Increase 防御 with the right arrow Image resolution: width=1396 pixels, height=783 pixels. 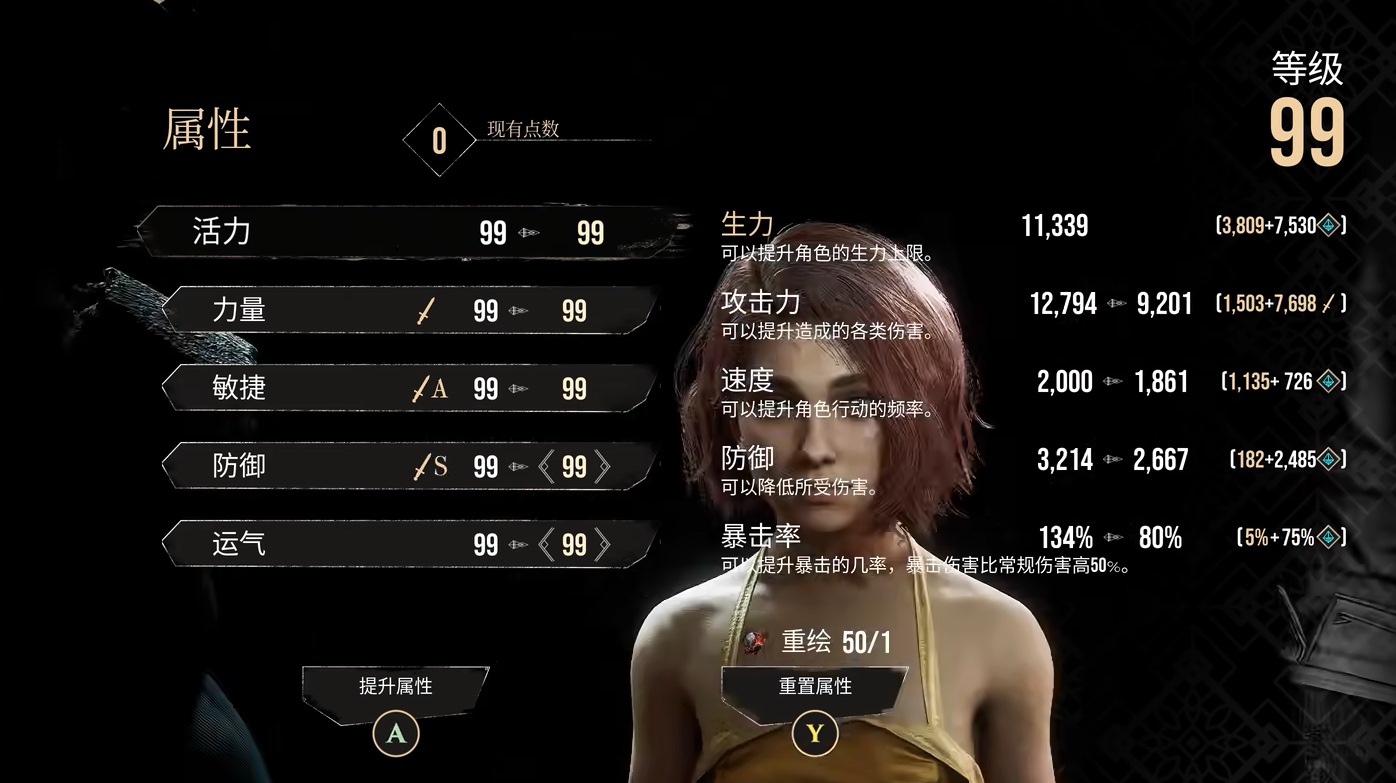click(602, 467)
